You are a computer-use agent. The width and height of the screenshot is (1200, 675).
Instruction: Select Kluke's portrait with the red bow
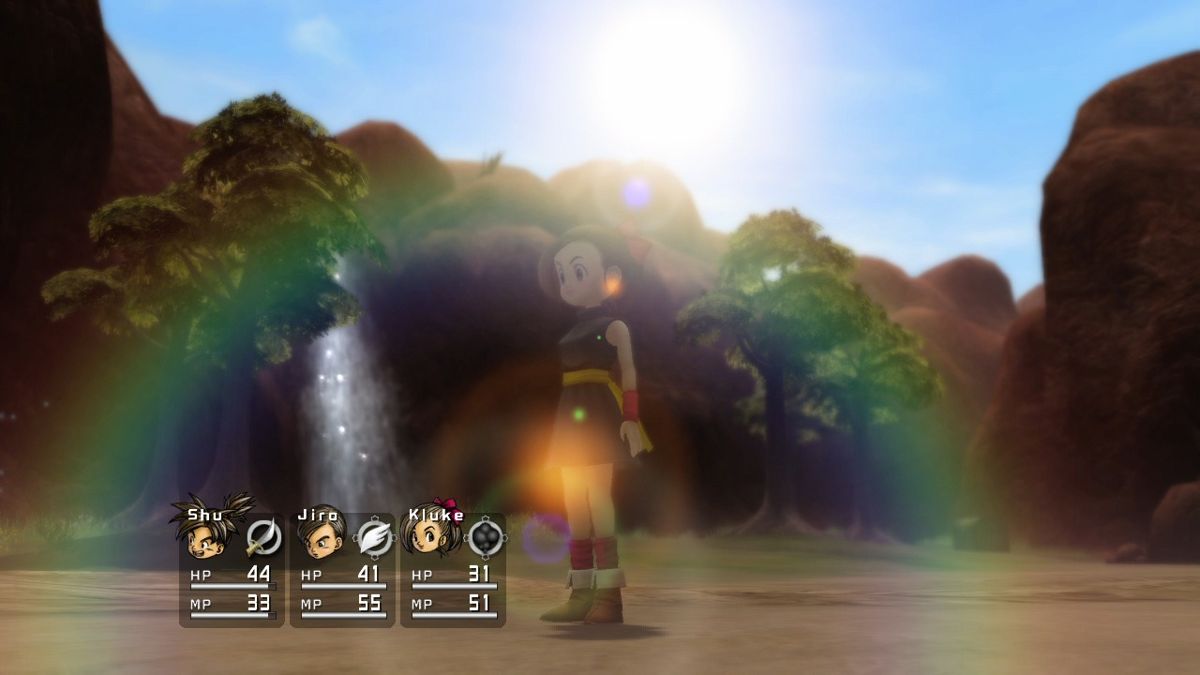click(x=431, y=534)
